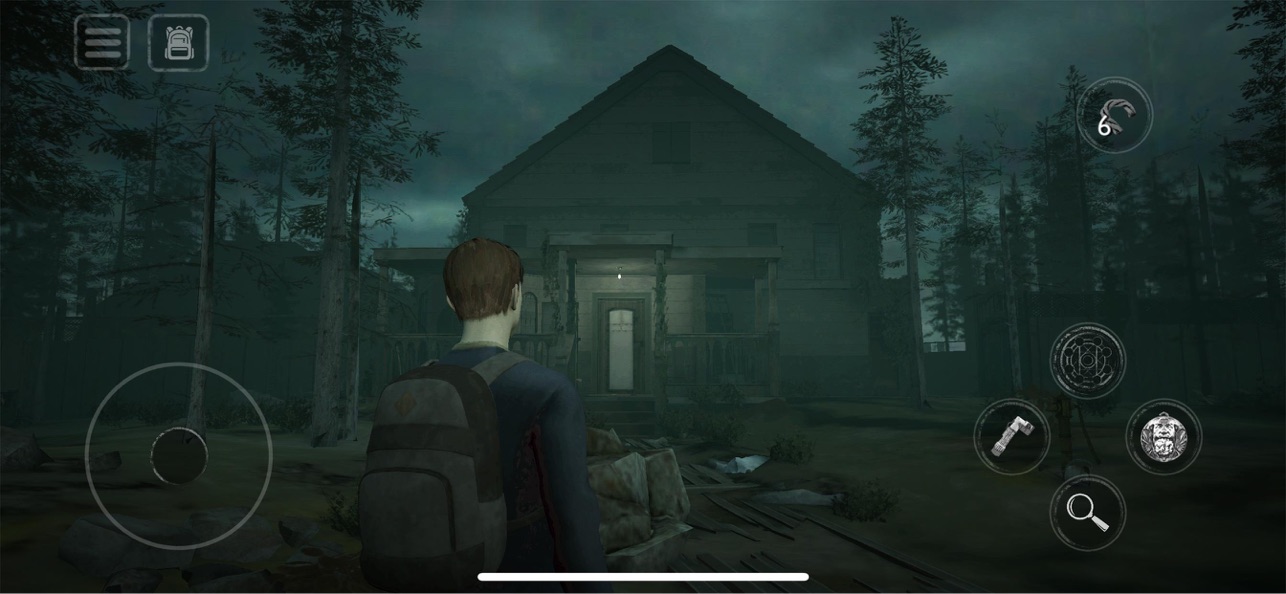Open the backpack inventory
Screen dimensions: 1286x594
coord(178,43)
